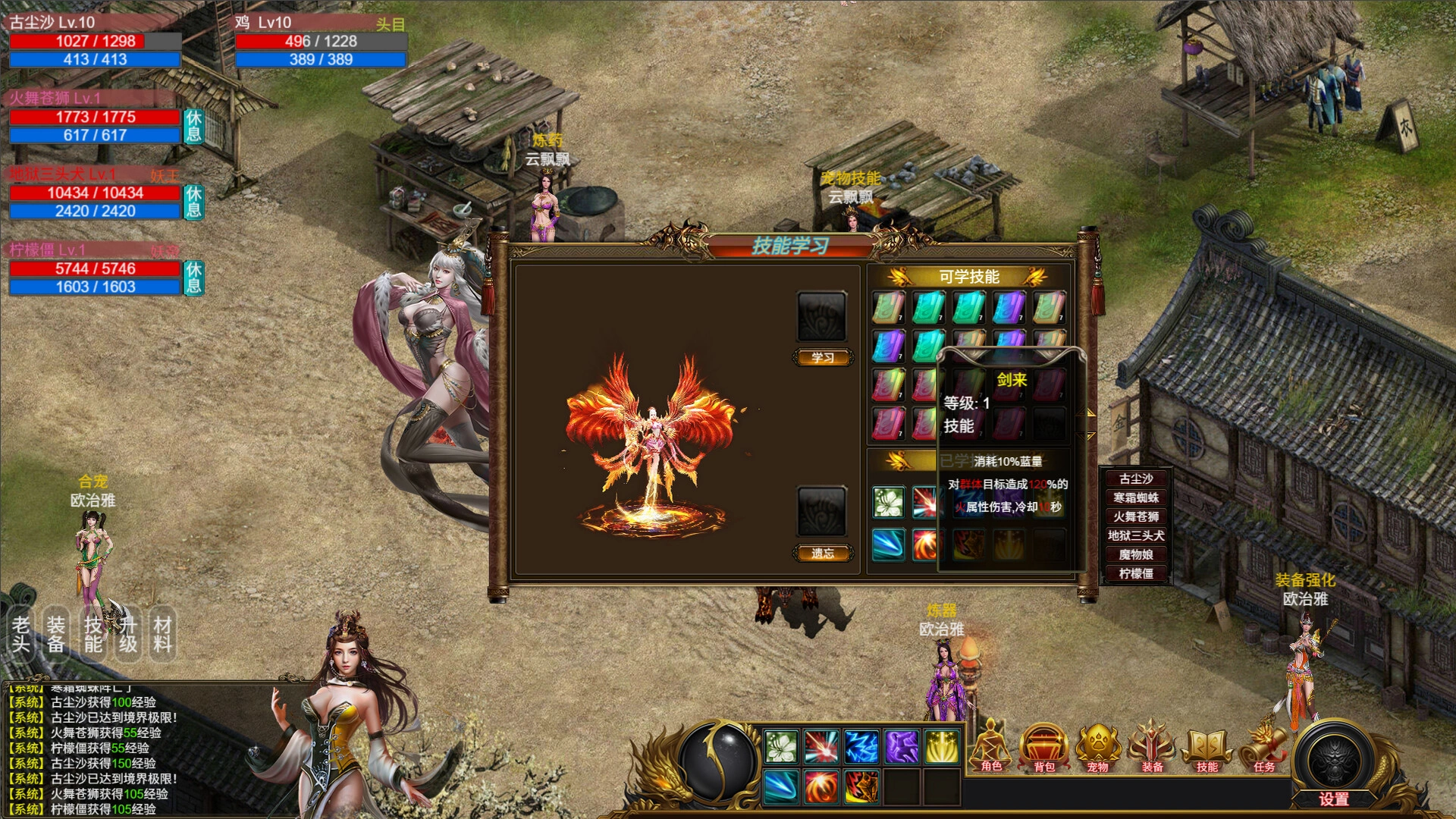Choose 火舞苍狮 in the character list
The image size is (1456, 819).
tap(1135, 516)
